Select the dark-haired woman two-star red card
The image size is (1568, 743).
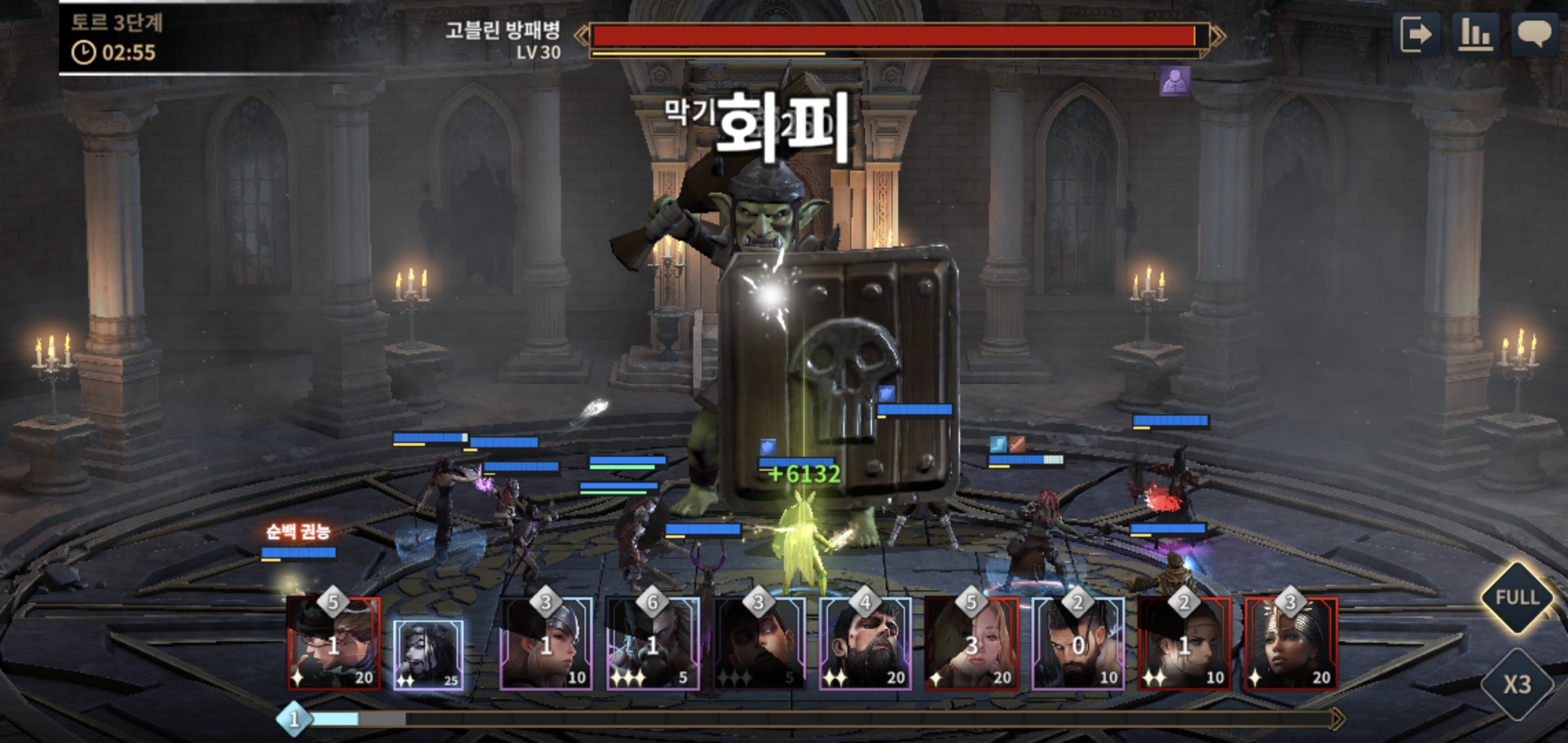pos(1184,643)
